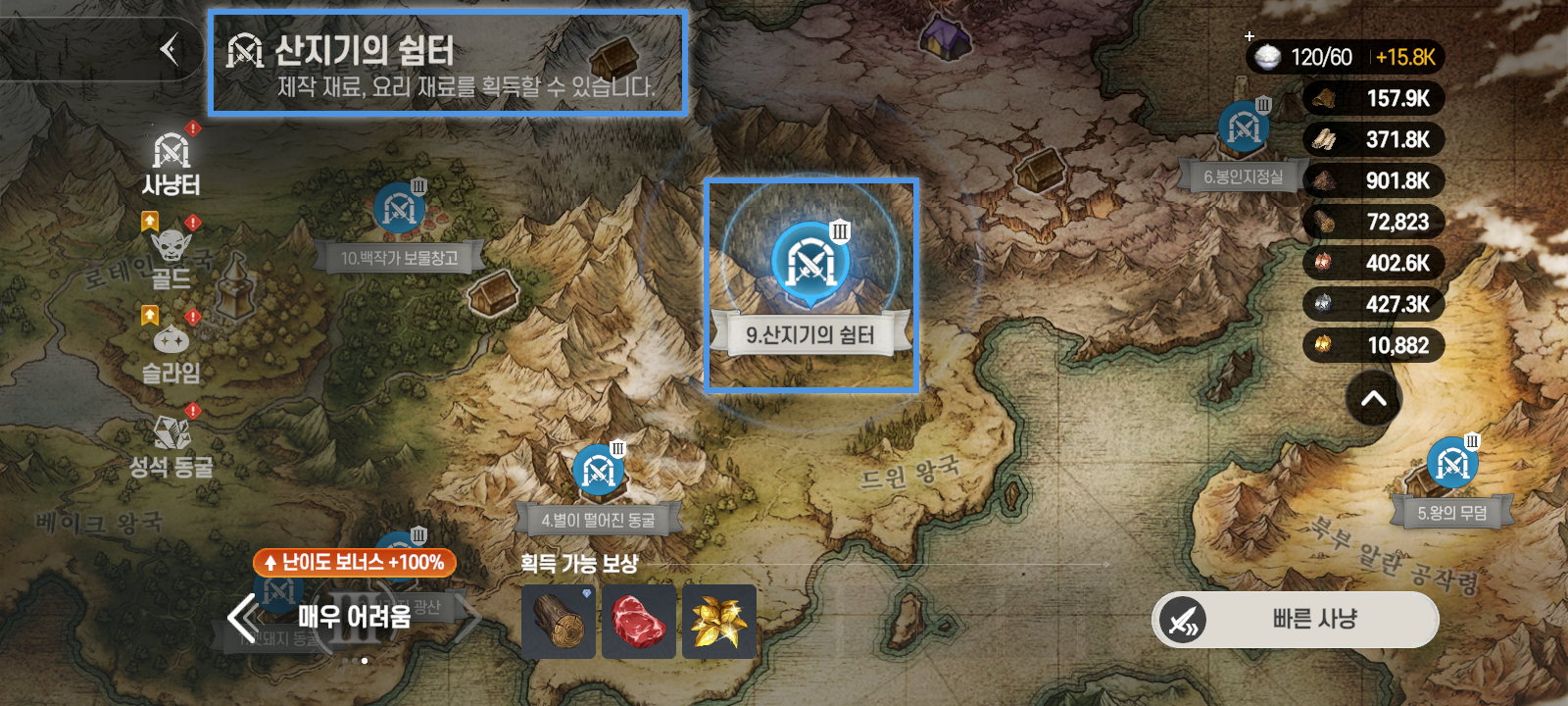Open the 성석 동굴 cave tab

click(x=171, y=446)
